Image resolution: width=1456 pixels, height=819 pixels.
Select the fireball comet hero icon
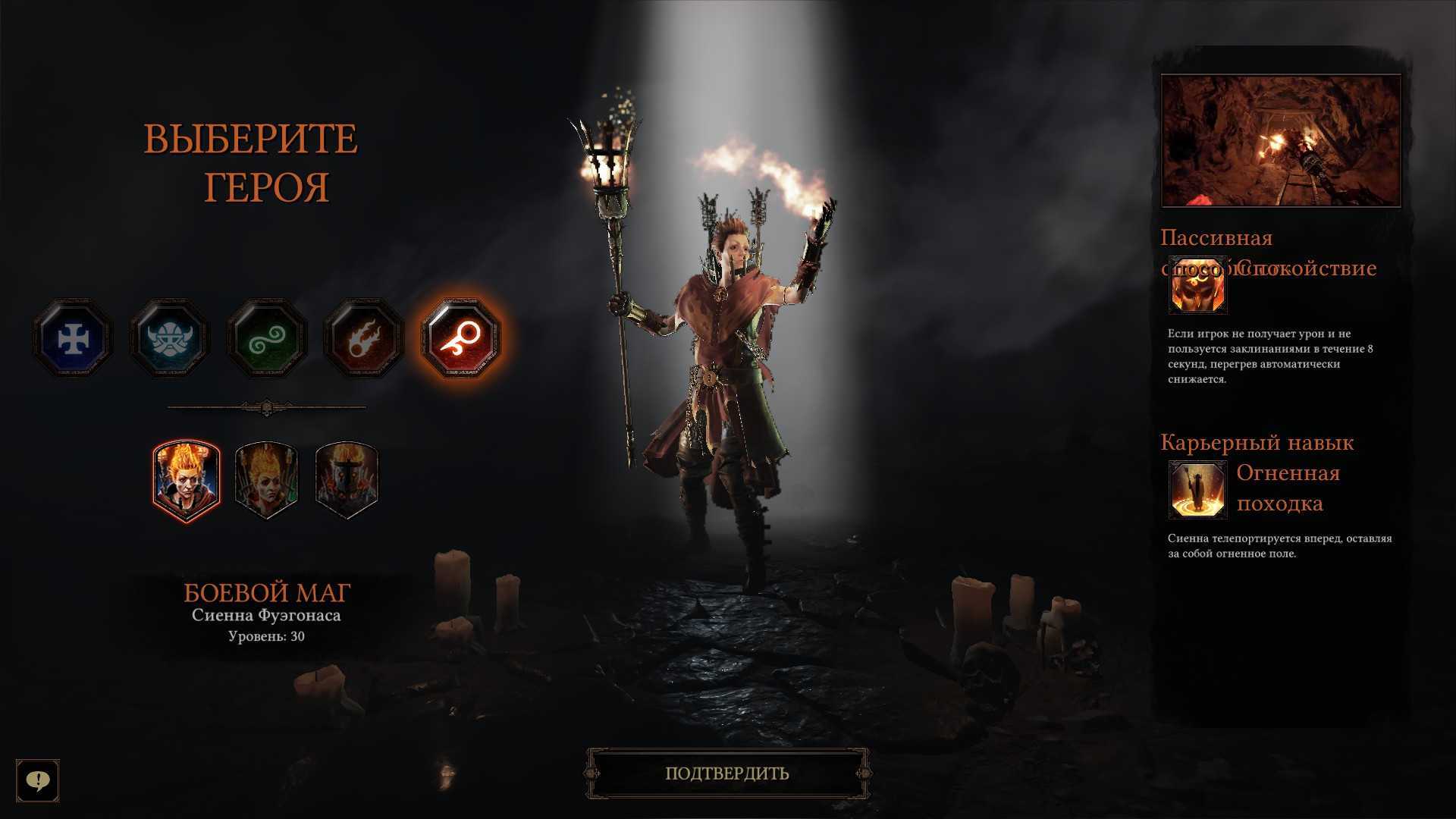[364, 338]
